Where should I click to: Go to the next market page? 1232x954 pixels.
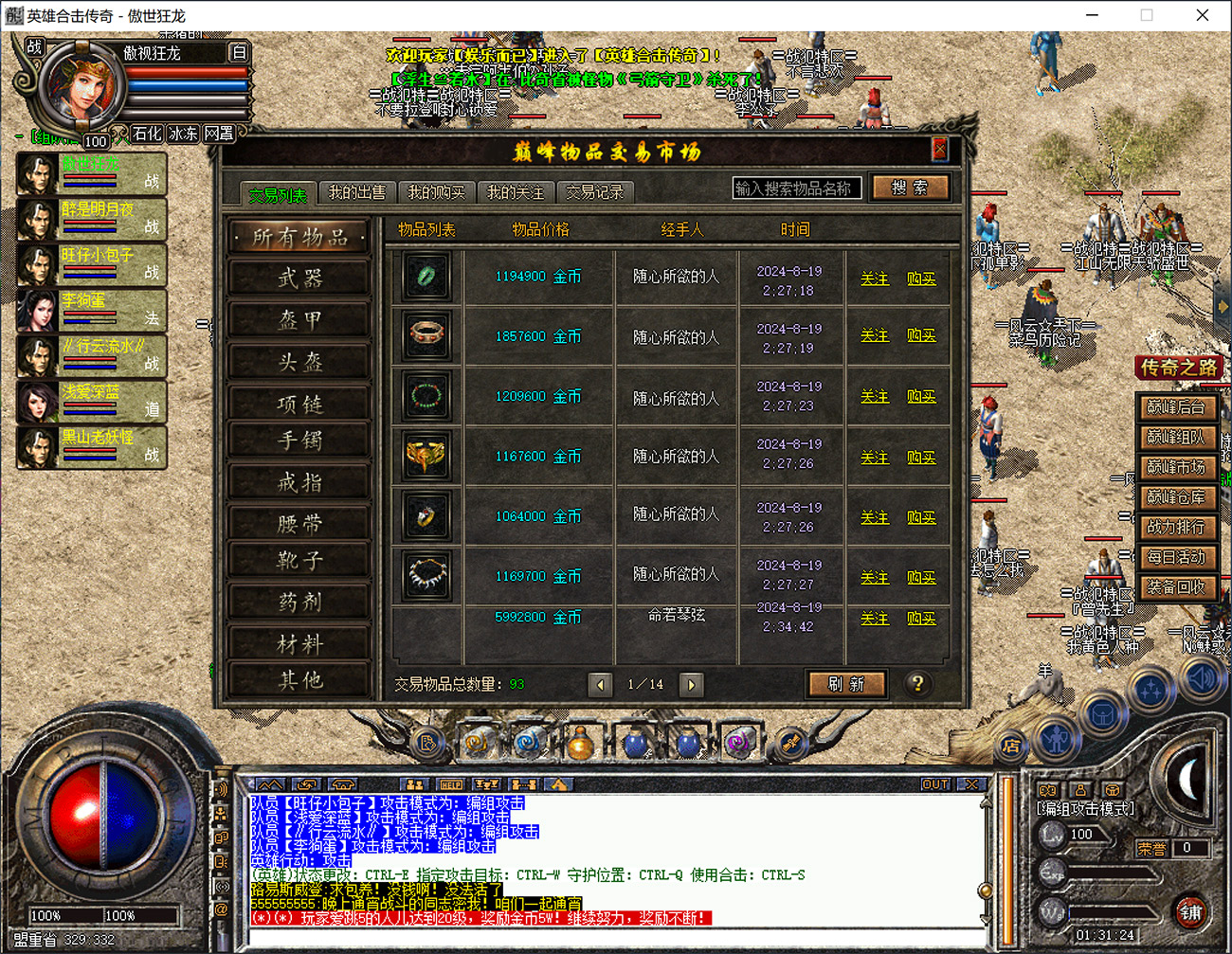(x=692, y=684)
